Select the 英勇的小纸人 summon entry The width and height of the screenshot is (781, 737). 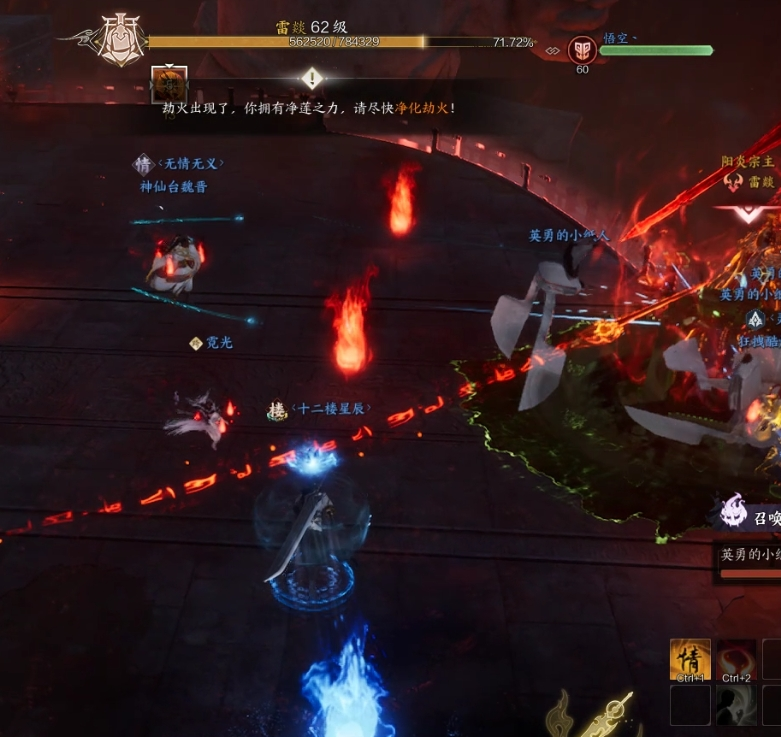(750, 554)
